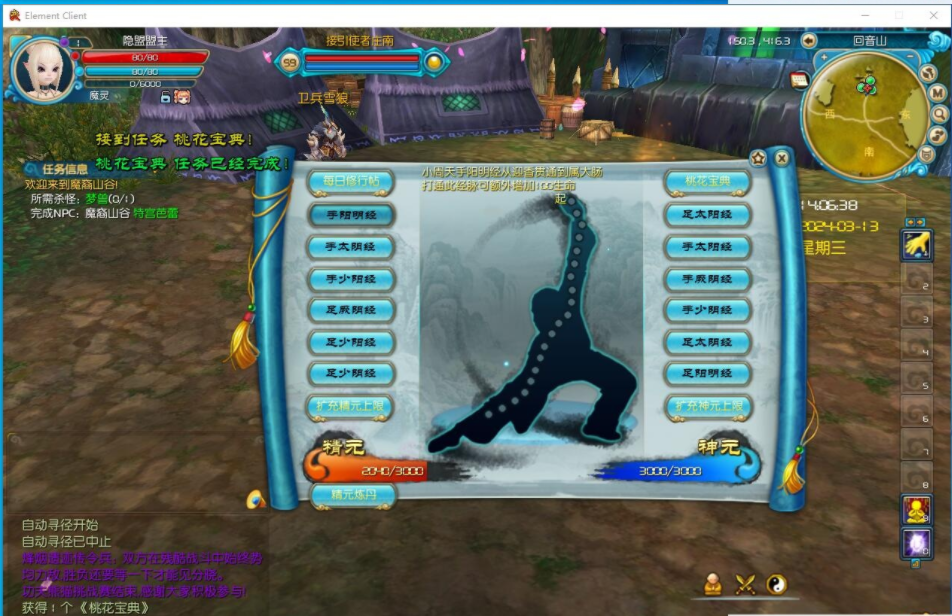This screenshot has width=952, height=616.
Task: Choose the 手厥阴经 meridian button
Action: pyautogui.click(x=707, y=278)
